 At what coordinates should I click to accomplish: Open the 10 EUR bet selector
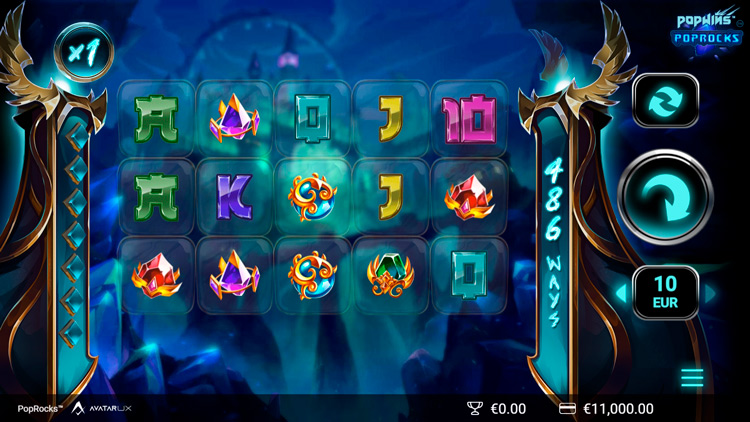coord(666,293)
